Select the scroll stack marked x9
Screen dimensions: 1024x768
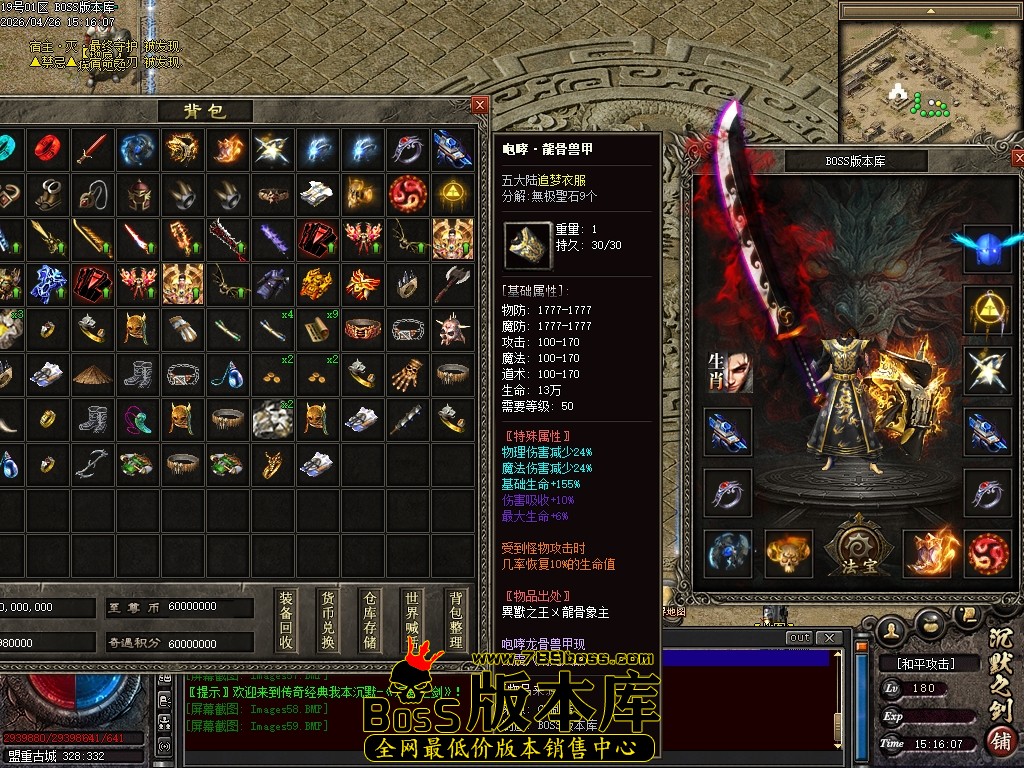click(317, 329)
